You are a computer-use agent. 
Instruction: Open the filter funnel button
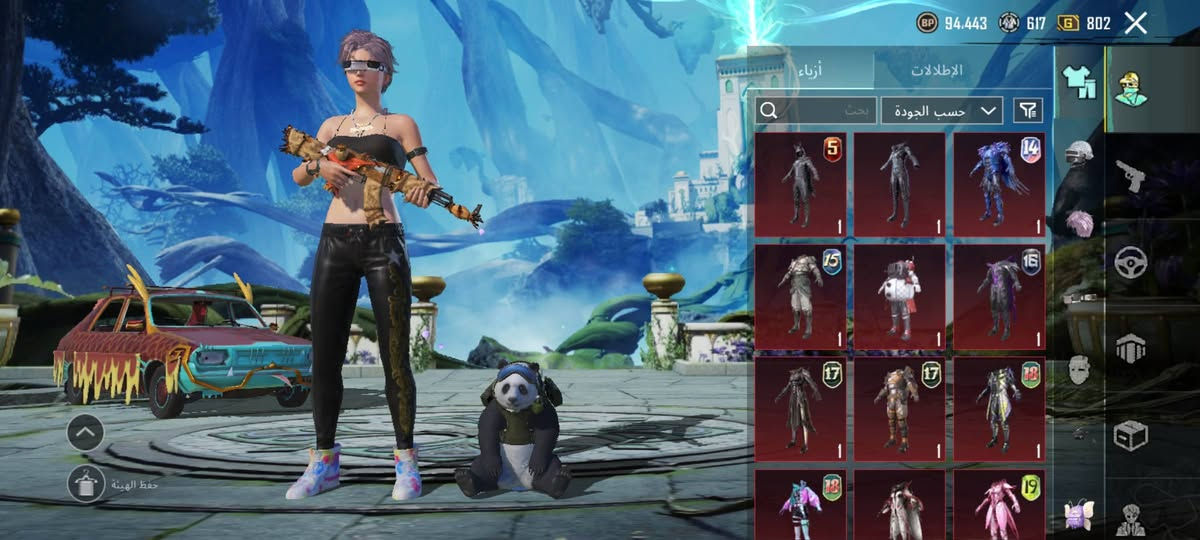pyautogui.click(x=1028, y=110)
